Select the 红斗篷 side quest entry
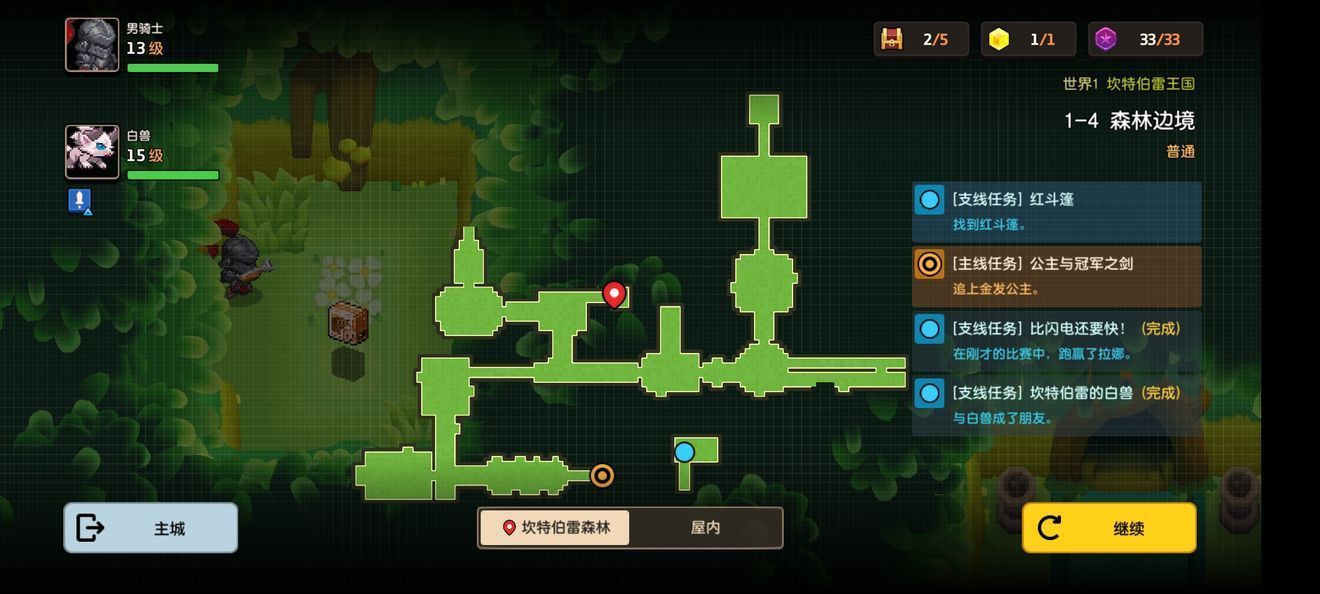The width and height of the screenshot is (1320, 594). click(x=1057, y=211)
